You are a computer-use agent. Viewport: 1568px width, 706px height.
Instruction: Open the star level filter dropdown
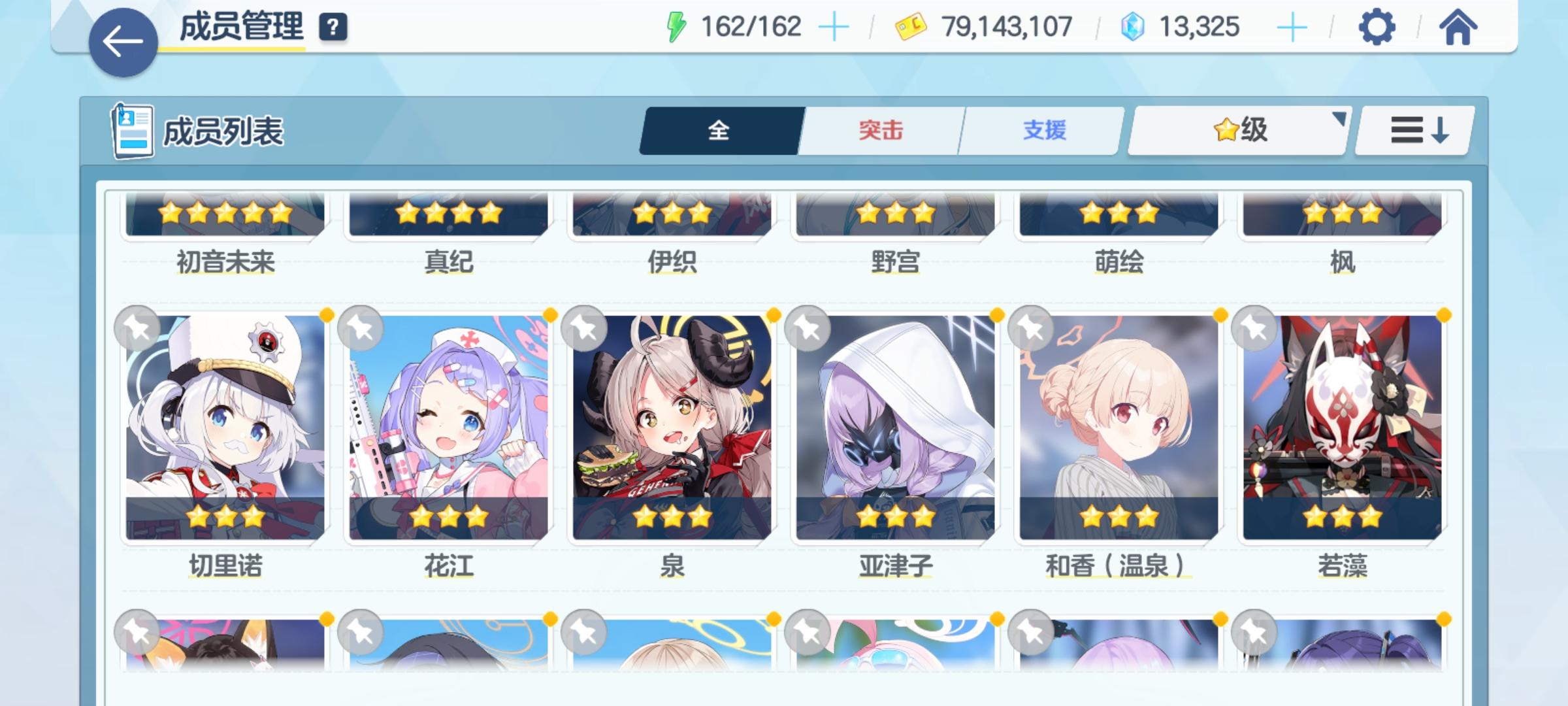click(1236, 130)
